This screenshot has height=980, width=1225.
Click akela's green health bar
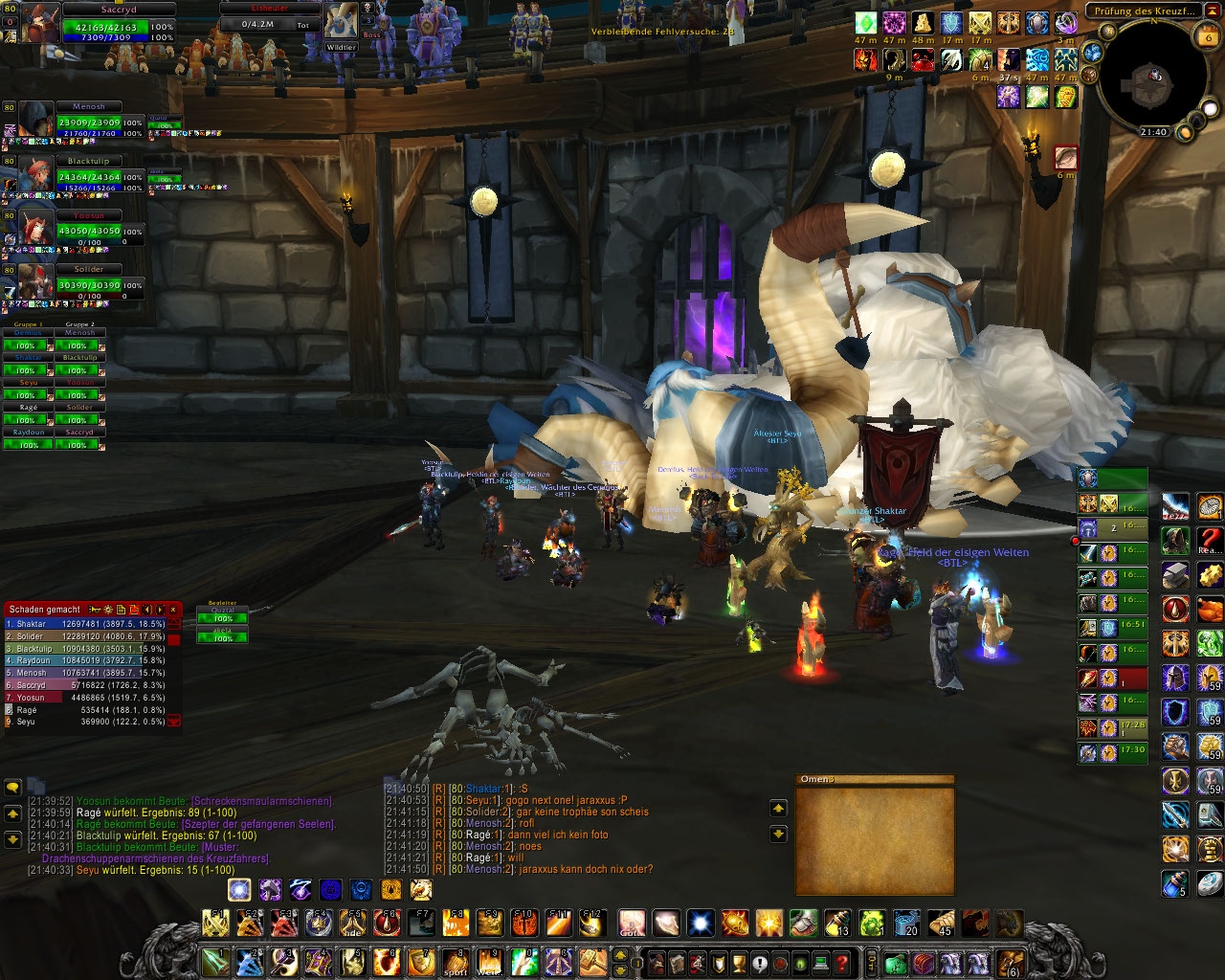click(x=221, y=638)
